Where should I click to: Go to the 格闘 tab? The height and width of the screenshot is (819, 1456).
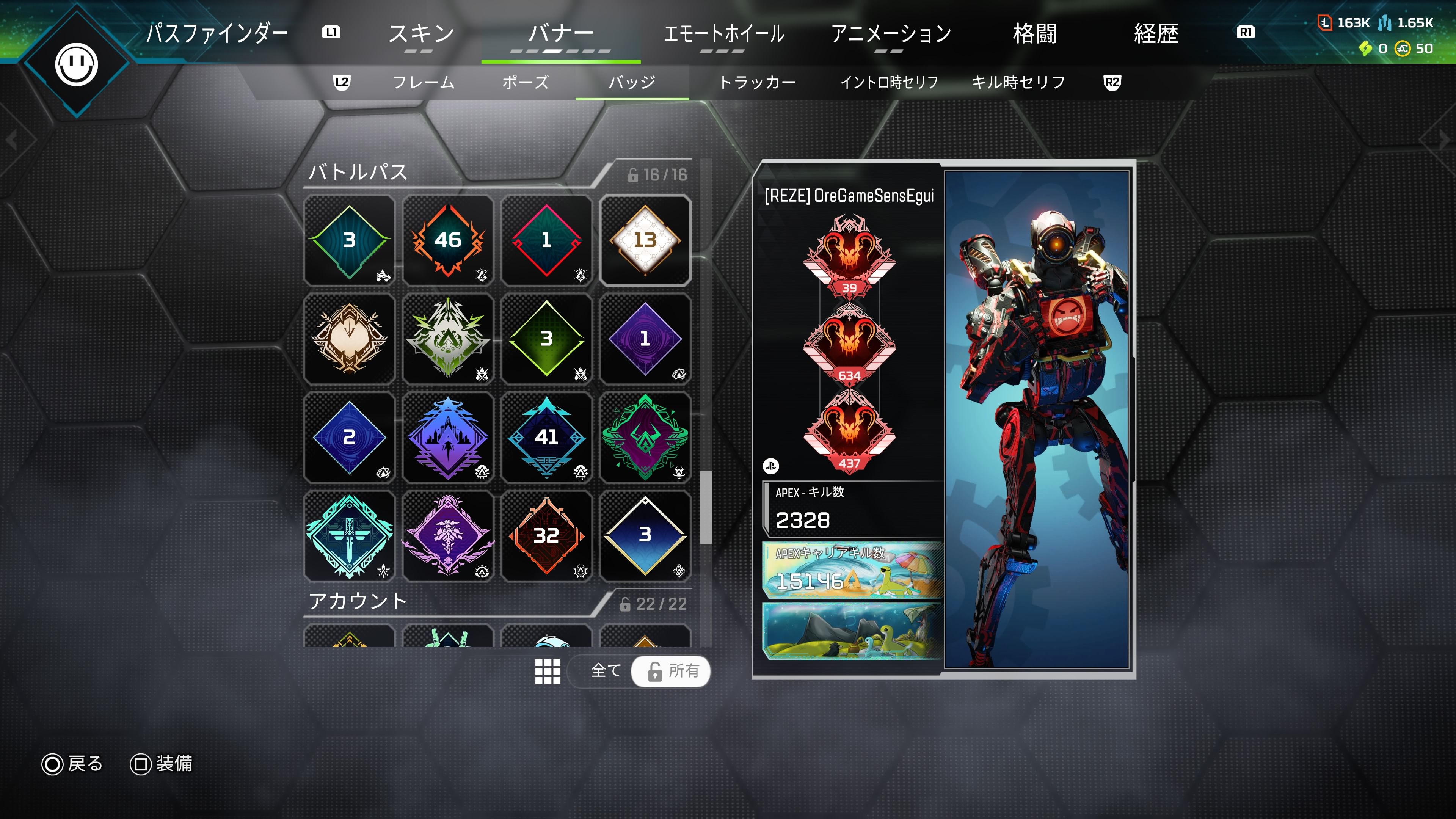click(1034, 34)
